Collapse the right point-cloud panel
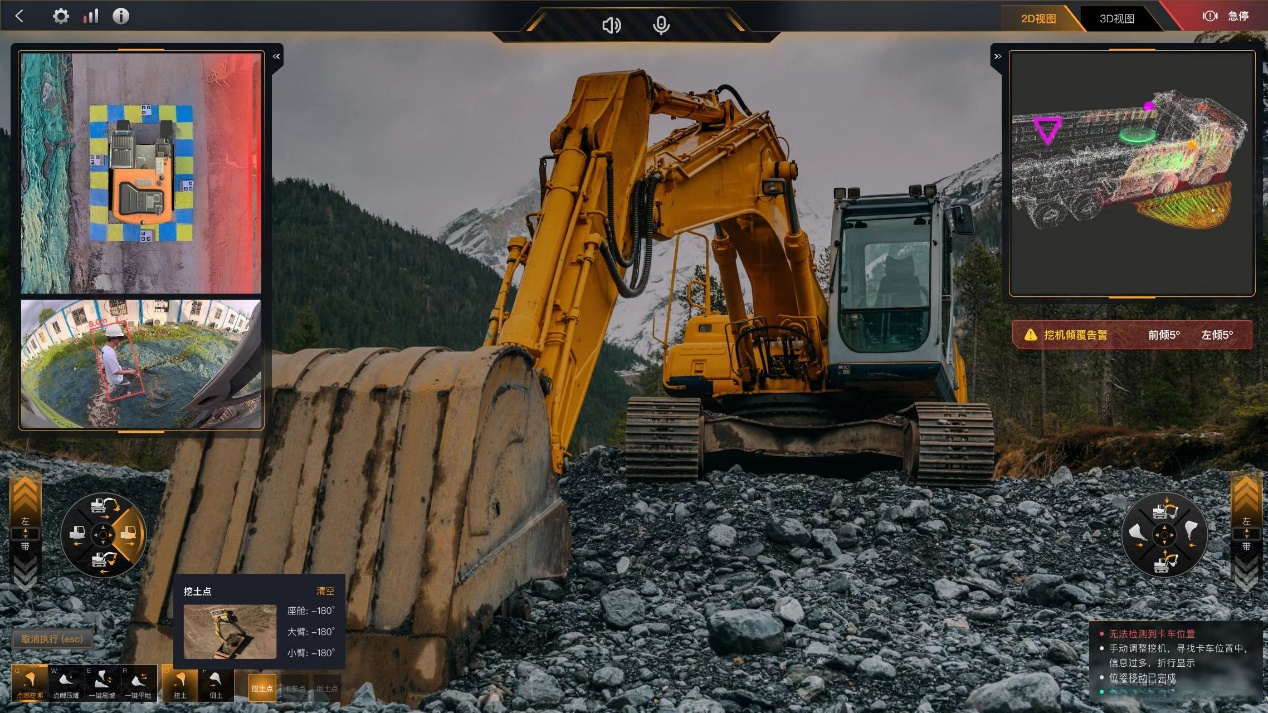This screenshot has height=713, width=1268. [x=997, y=58]
